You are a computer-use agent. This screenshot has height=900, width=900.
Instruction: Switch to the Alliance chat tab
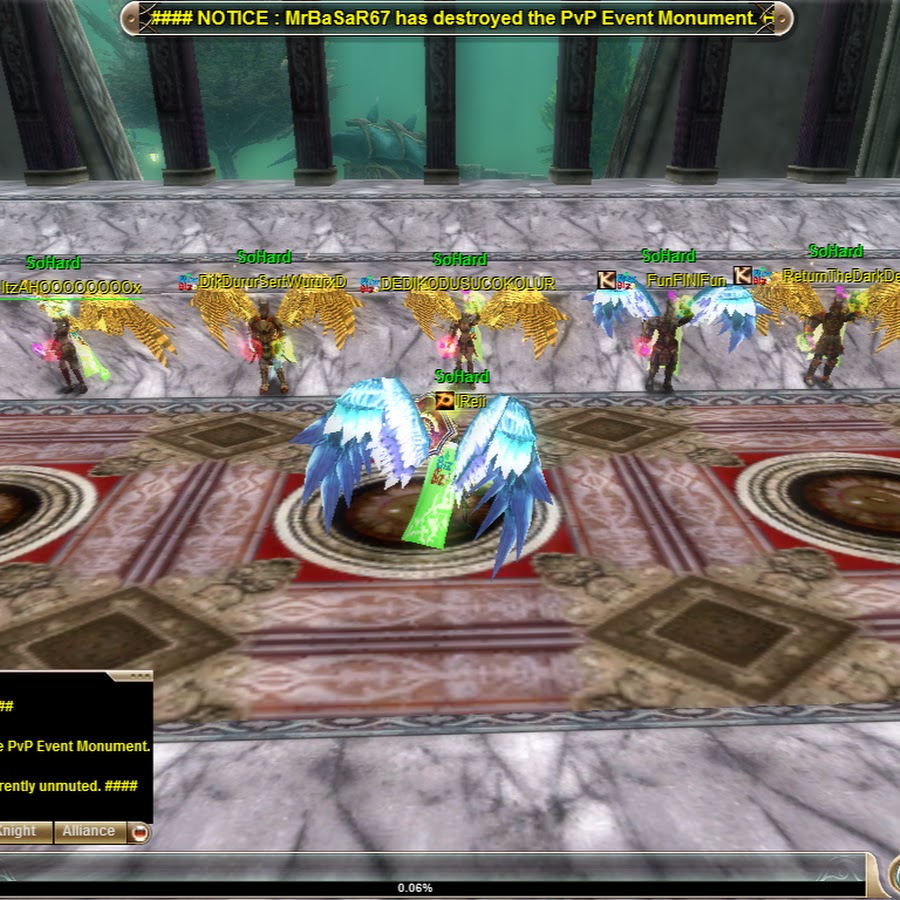(x=89, y=831)
